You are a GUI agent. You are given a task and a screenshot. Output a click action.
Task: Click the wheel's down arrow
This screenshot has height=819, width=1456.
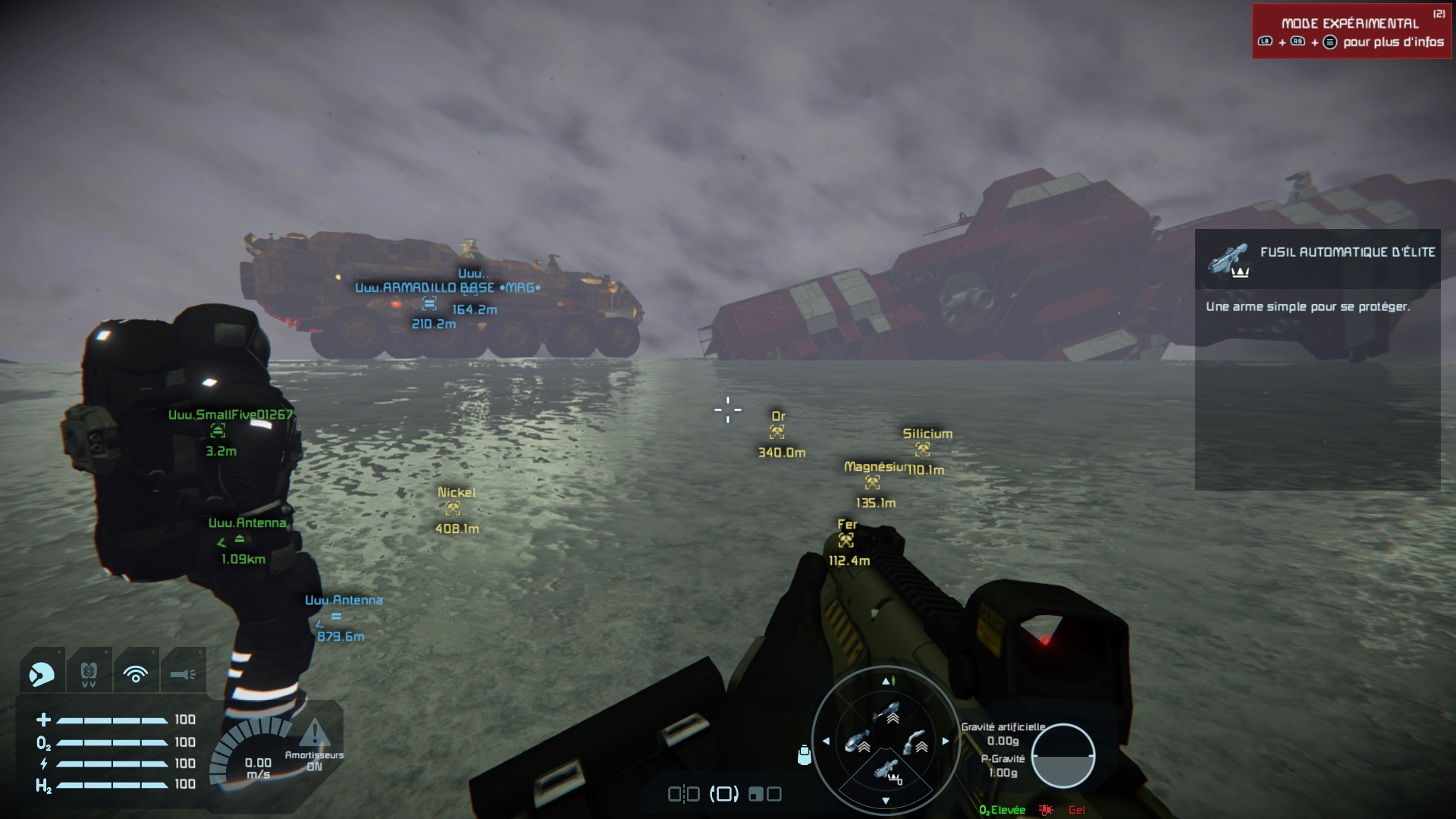(x=886, y=801)
